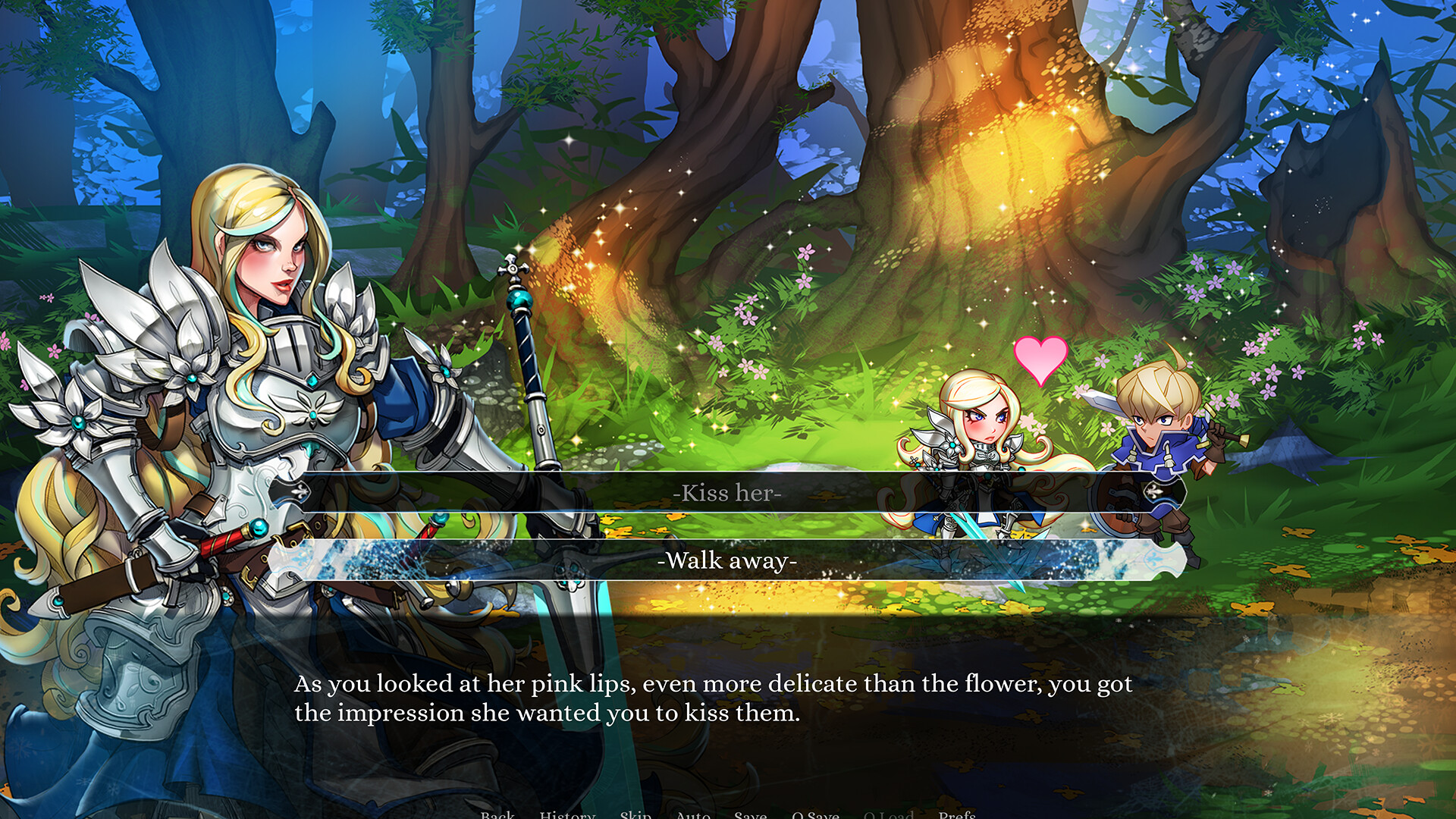The width and height of the screenshot is (1456, 819).
Task: Enable Skip mode in the quick menu
Action: tap(635, 814)
